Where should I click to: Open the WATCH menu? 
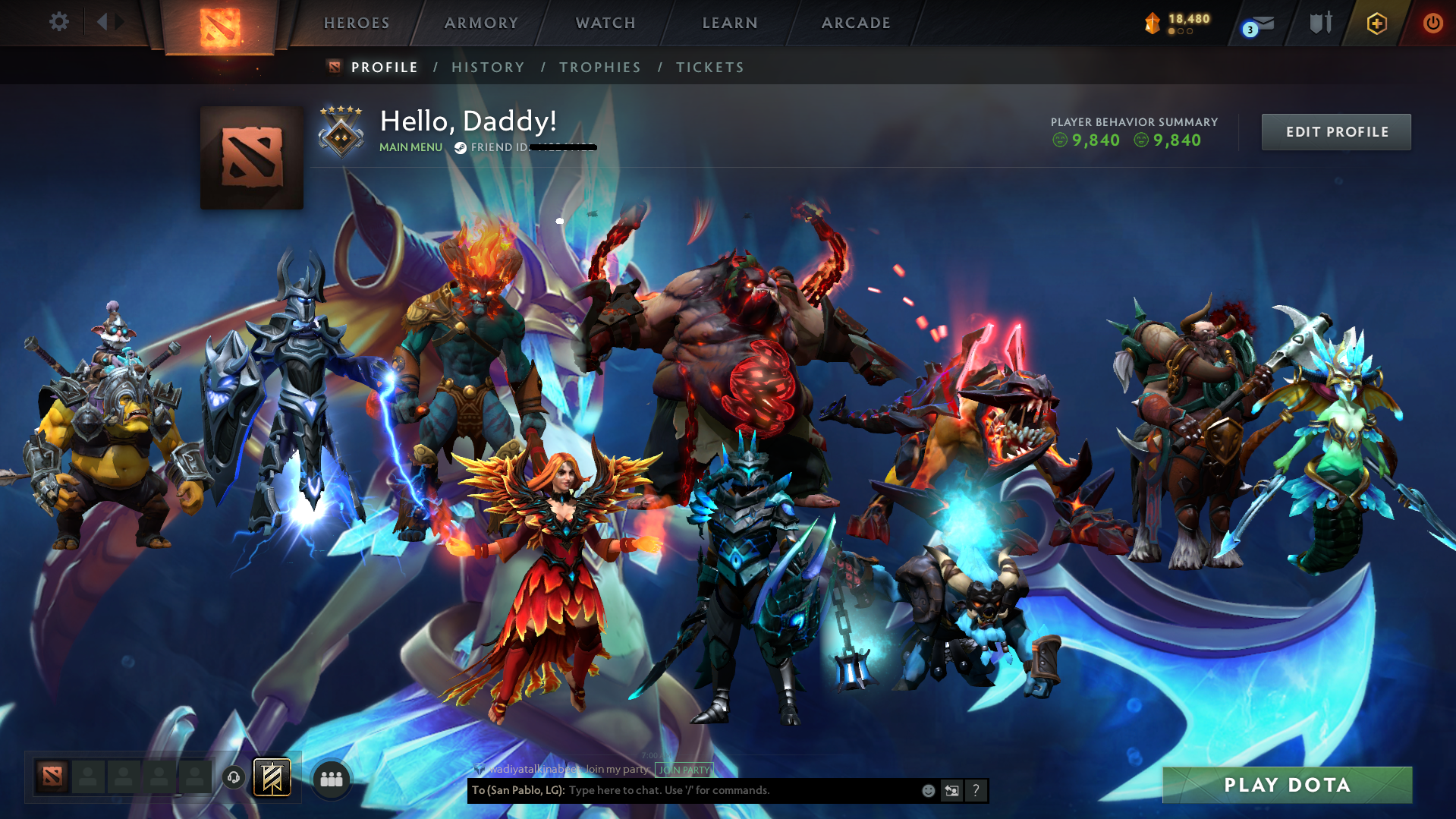pos(605,23)
